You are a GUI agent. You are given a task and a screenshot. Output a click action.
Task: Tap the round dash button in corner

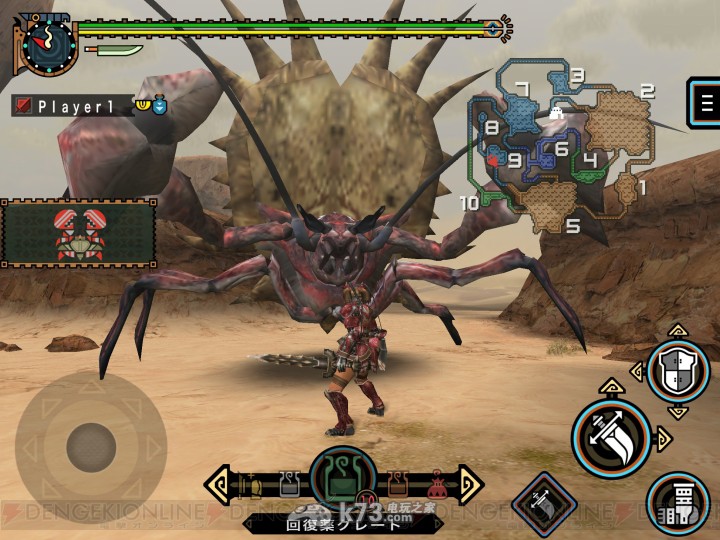tap(677, 500)
